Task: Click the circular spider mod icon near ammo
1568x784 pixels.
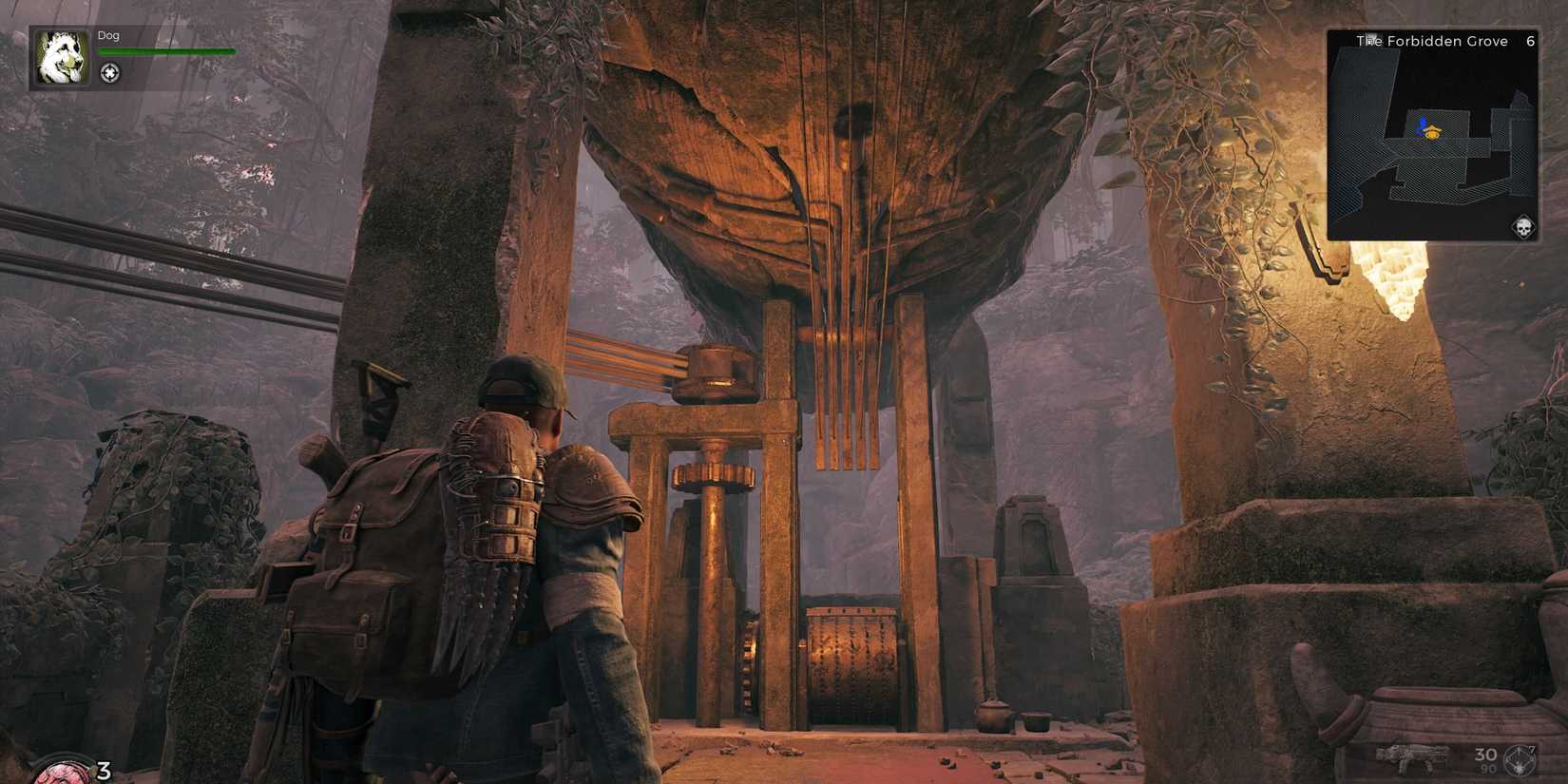Action: click(x=1520, y=758)
